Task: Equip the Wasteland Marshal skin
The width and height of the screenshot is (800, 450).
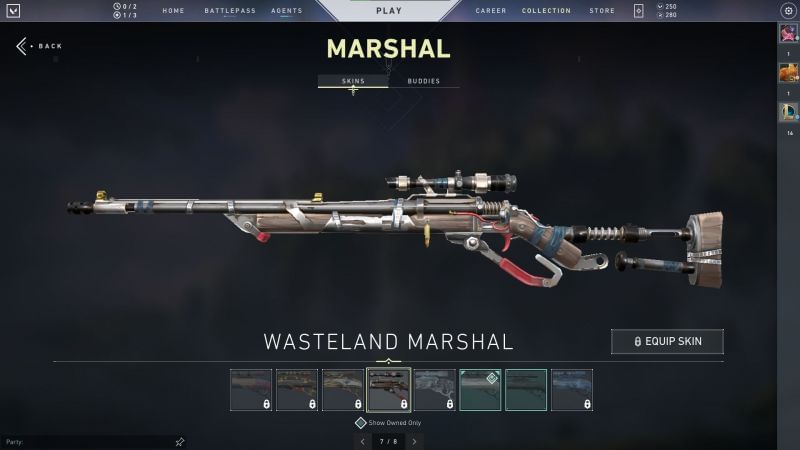Action: [667, 342]
